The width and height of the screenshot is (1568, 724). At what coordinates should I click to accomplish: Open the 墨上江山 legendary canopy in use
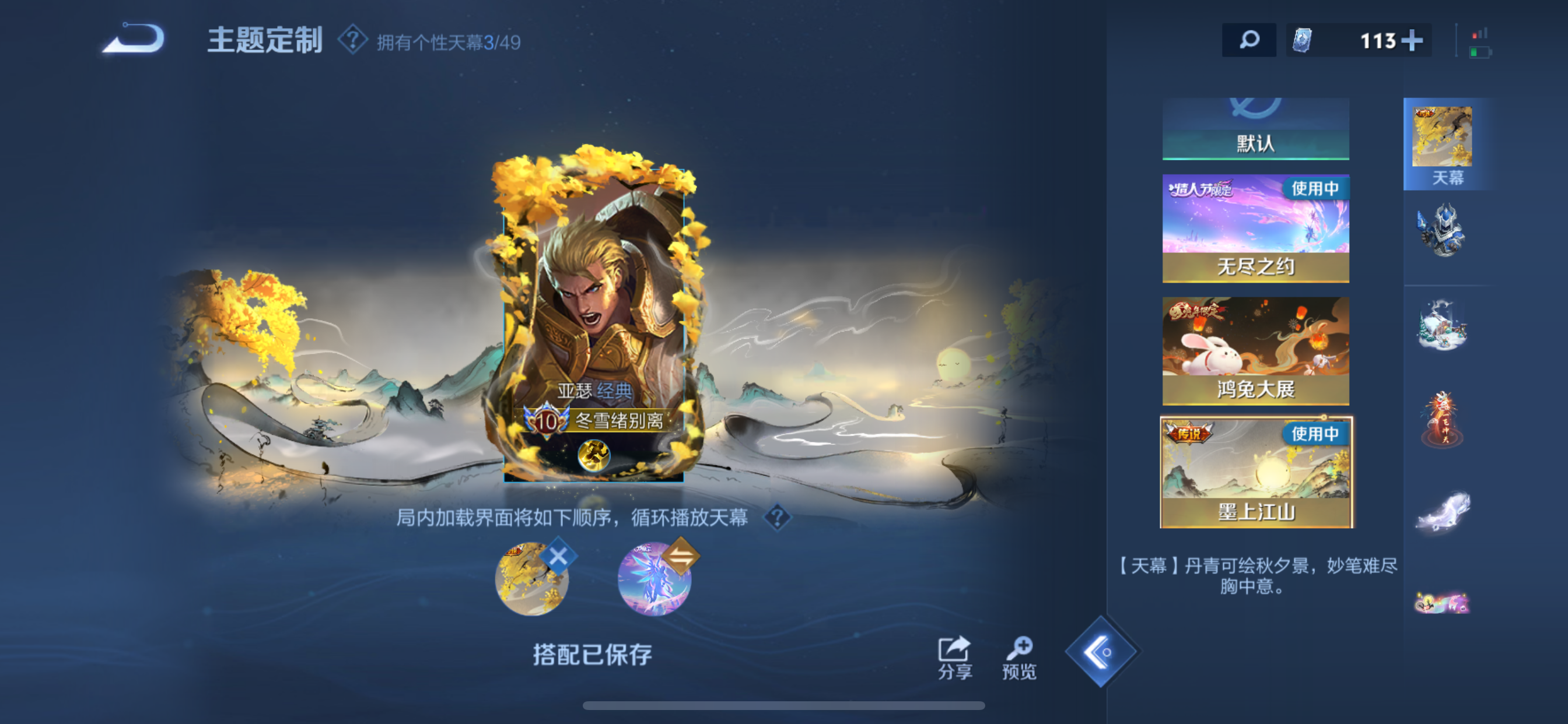pyautogui.click(x=1255, y=472)
